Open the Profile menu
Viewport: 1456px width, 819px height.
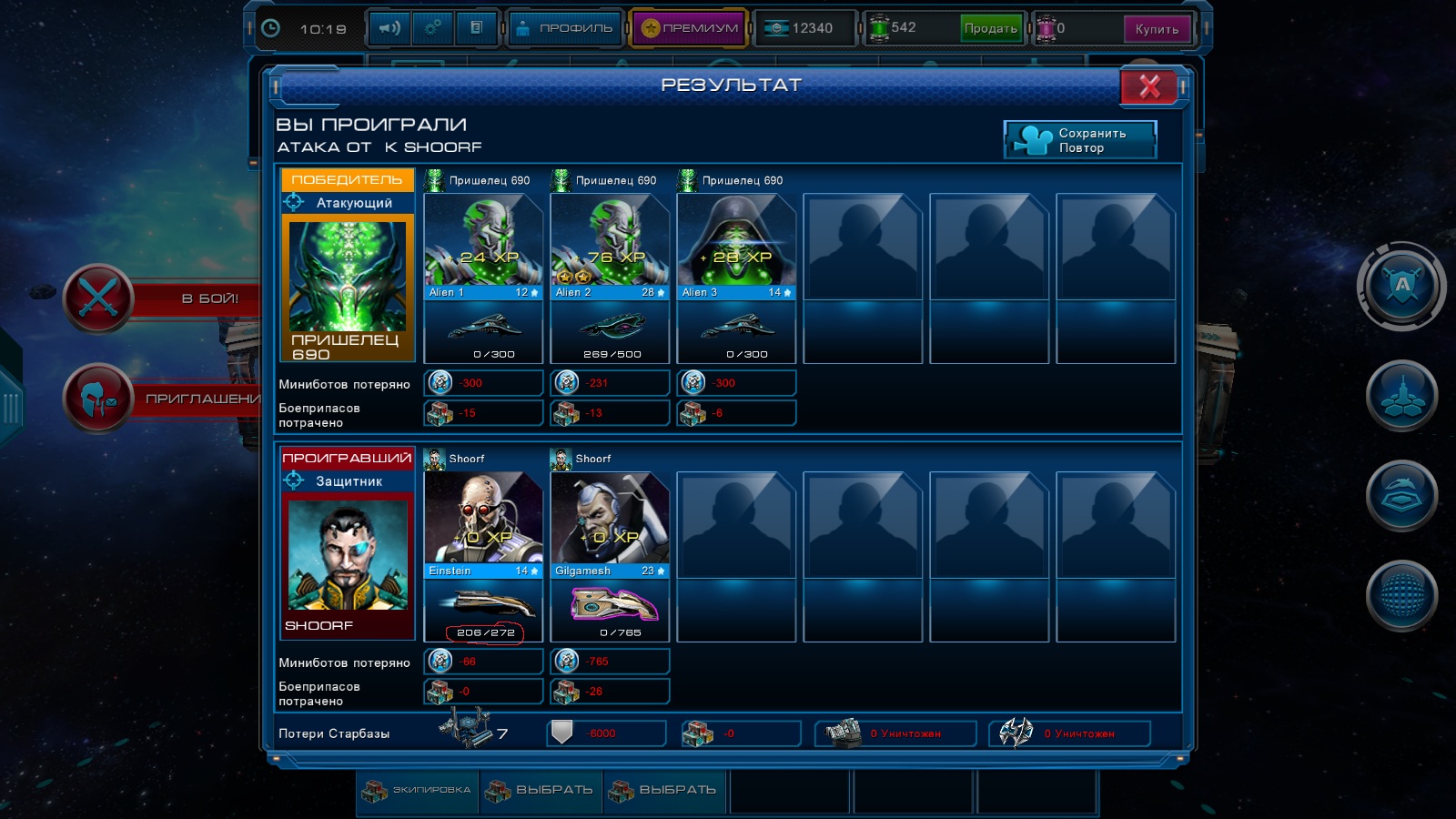[564, 28]
